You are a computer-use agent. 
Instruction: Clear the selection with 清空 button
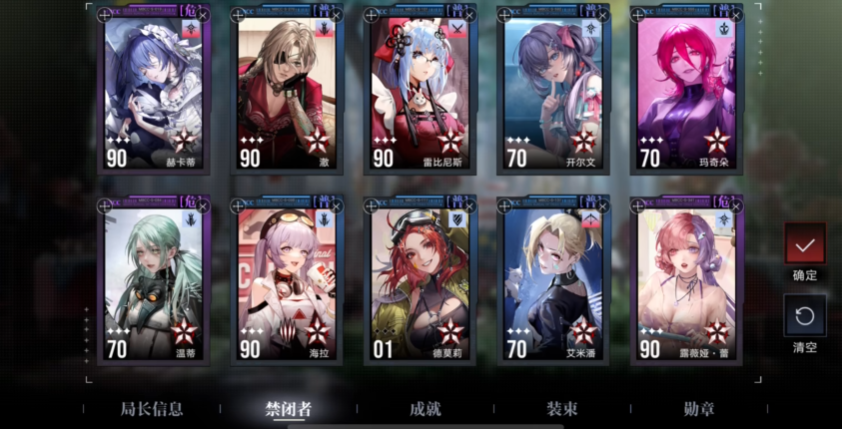tap(805, 316)
